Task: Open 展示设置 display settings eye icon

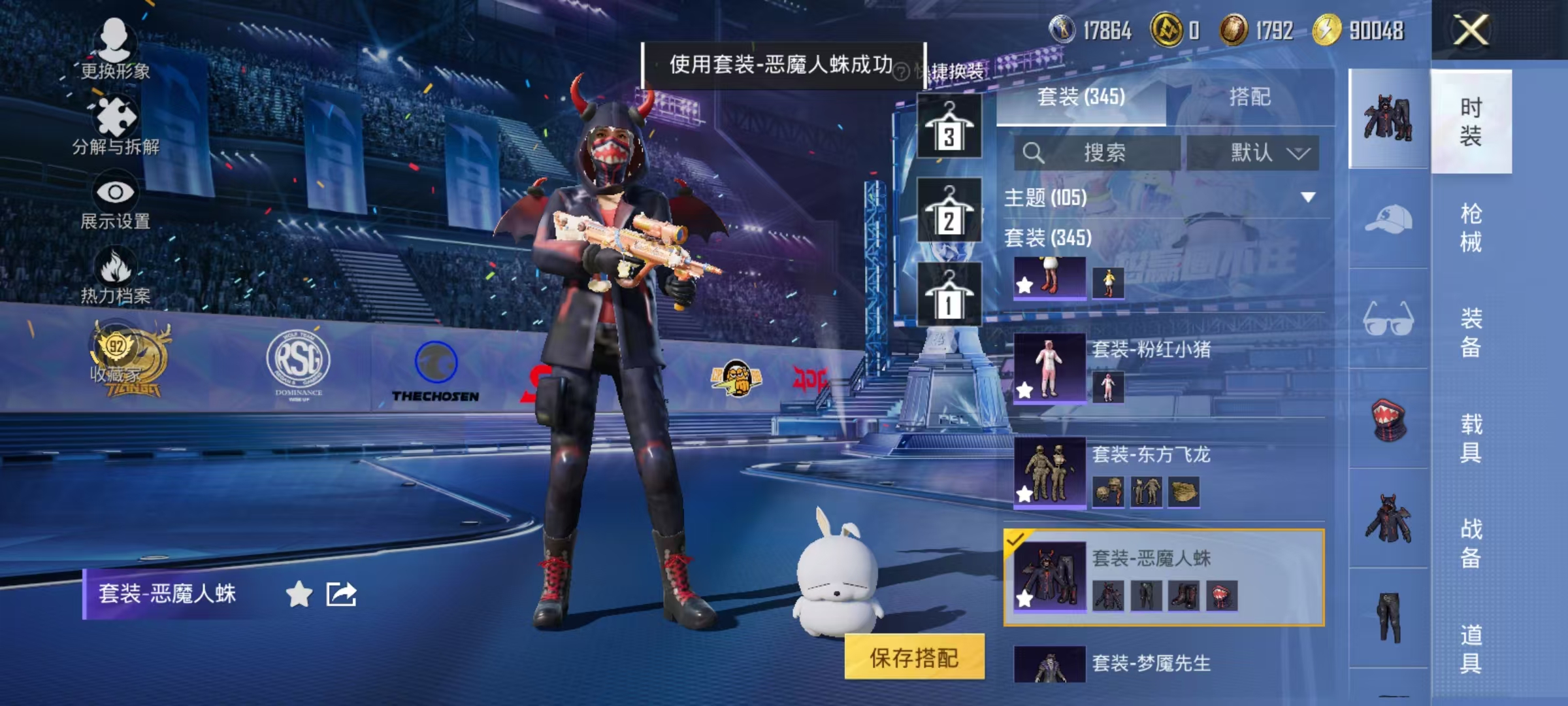Action: click(x=116, y=192)
